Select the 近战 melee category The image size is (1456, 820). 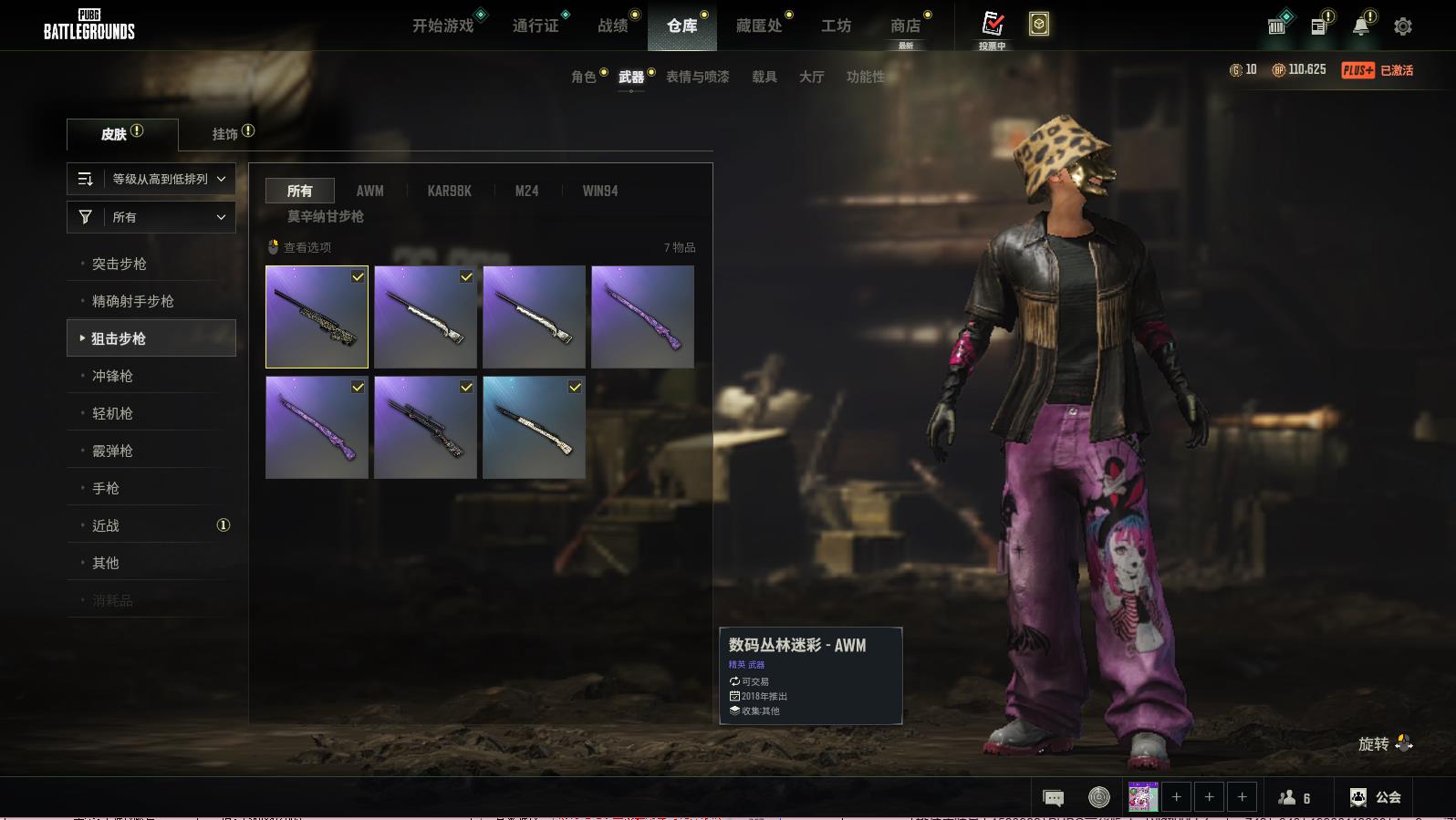pyautogui.click(x=106, y=525)
